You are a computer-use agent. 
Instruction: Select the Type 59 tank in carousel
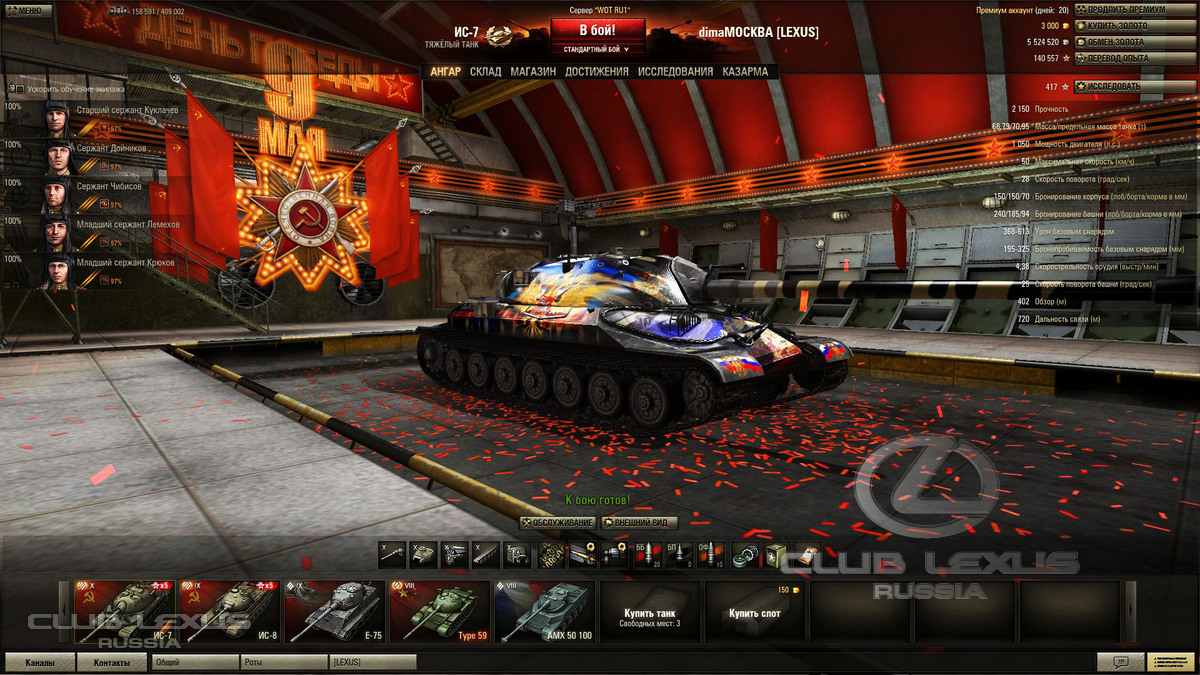point(439,611)
